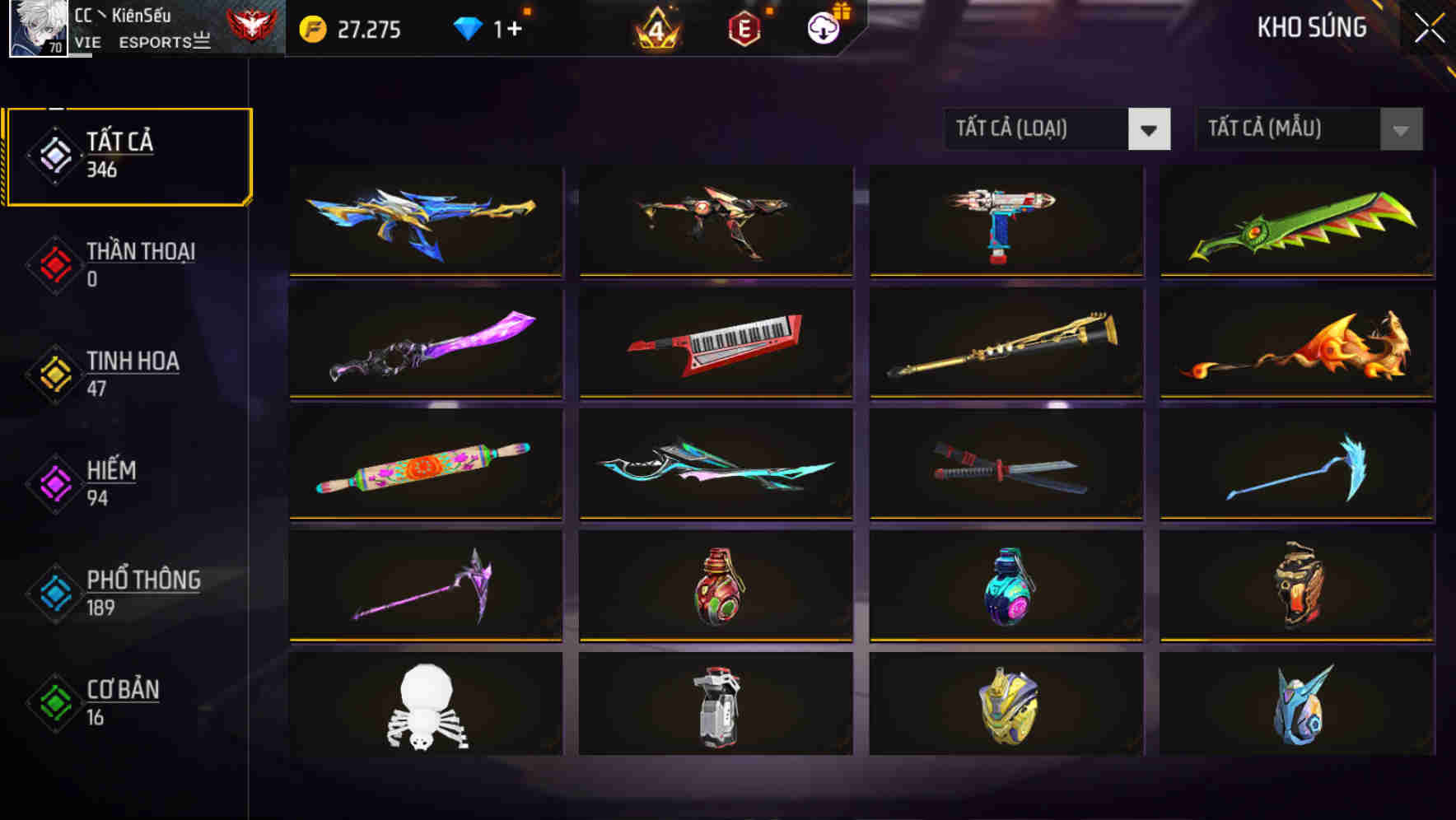This screenshot has width=1456, height=820.
Task: Open the TẤT CẢ (MẪU) dropdown
Action: 1308,129
